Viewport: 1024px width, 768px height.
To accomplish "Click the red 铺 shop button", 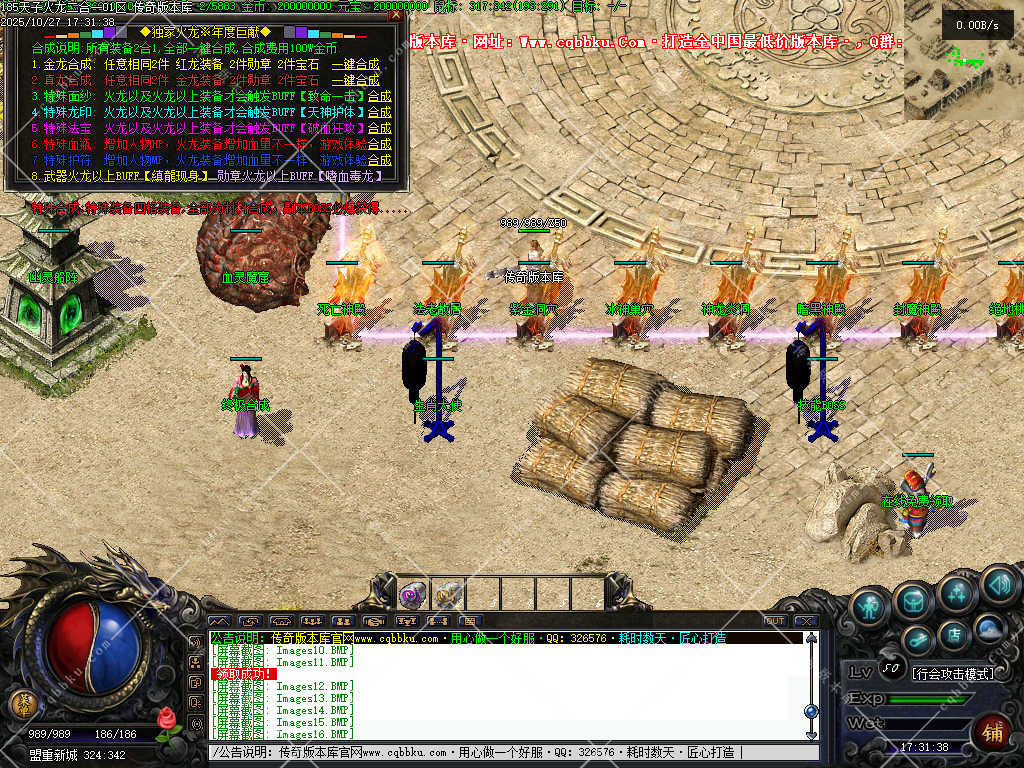I will tap(992, 730).
